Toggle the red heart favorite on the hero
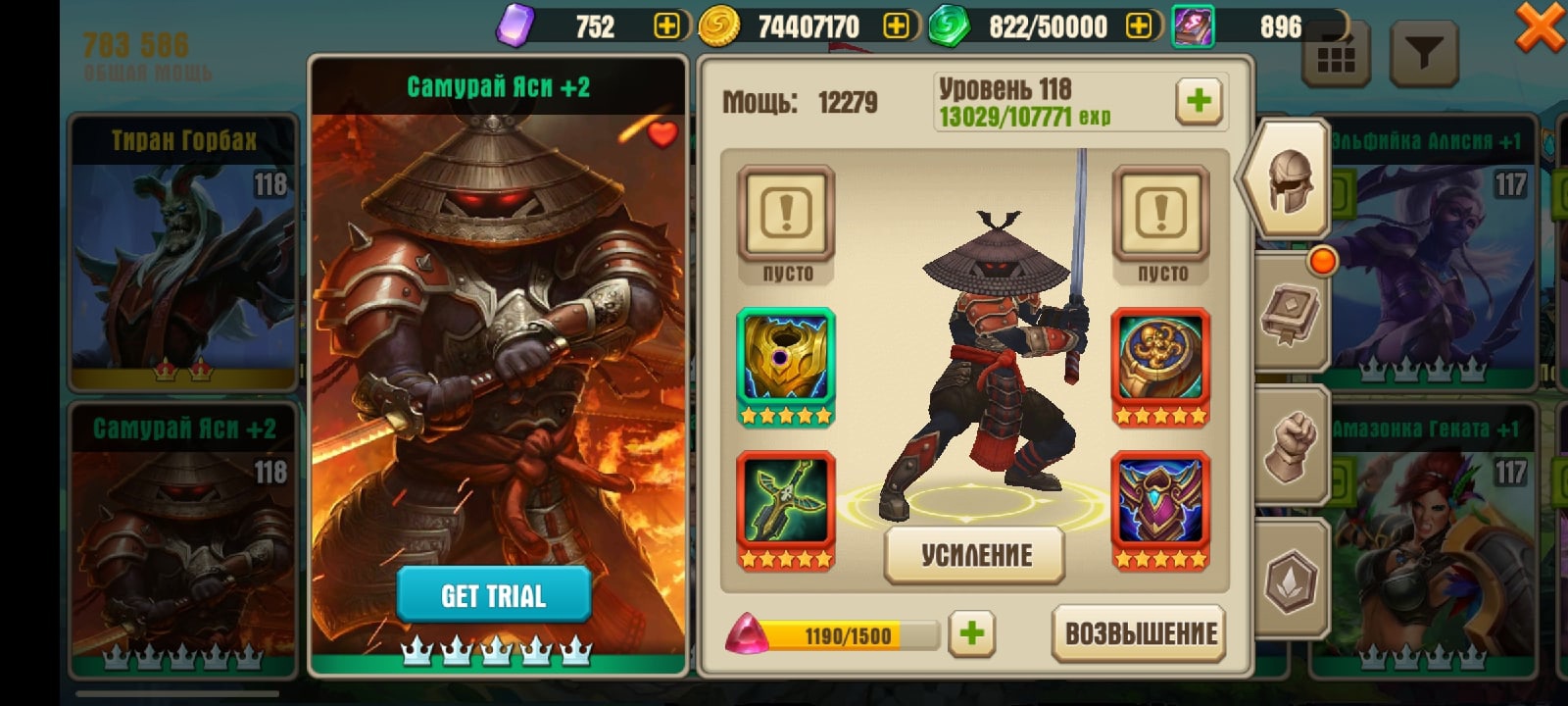 pyautogui.click(x=662, y=134)
